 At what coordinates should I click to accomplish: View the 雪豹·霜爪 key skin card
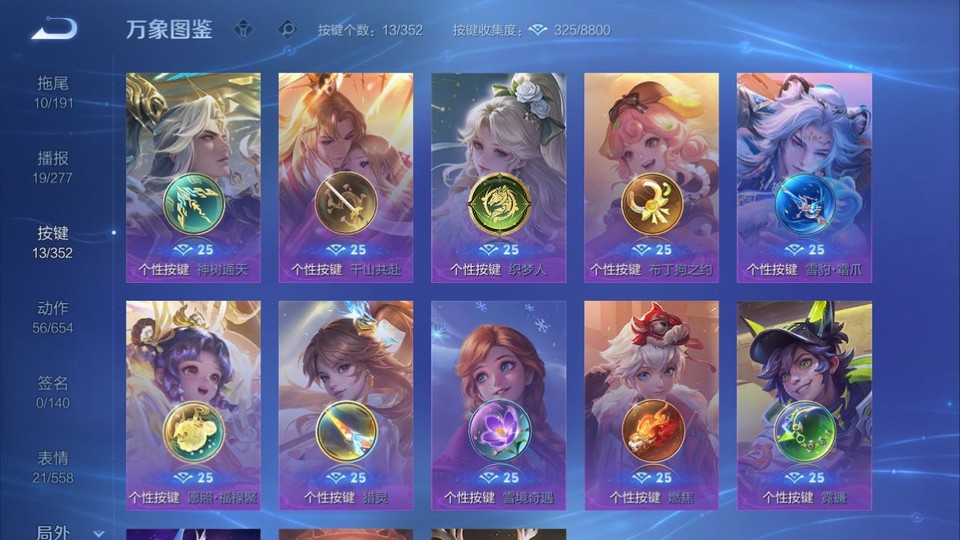point(804,177)
